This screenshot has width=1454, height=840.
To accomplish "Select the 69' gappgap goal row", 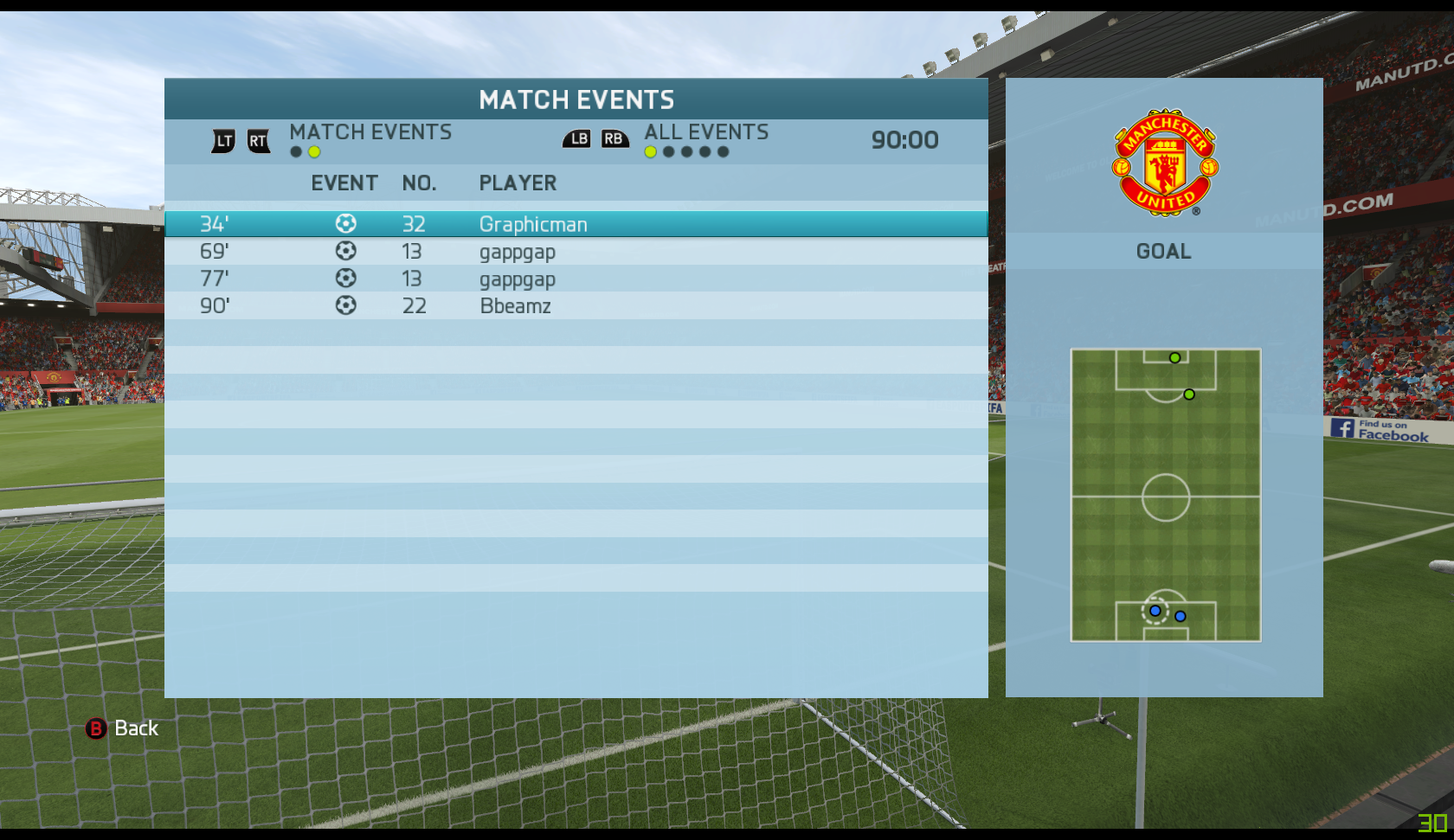I will click(576, 252).
